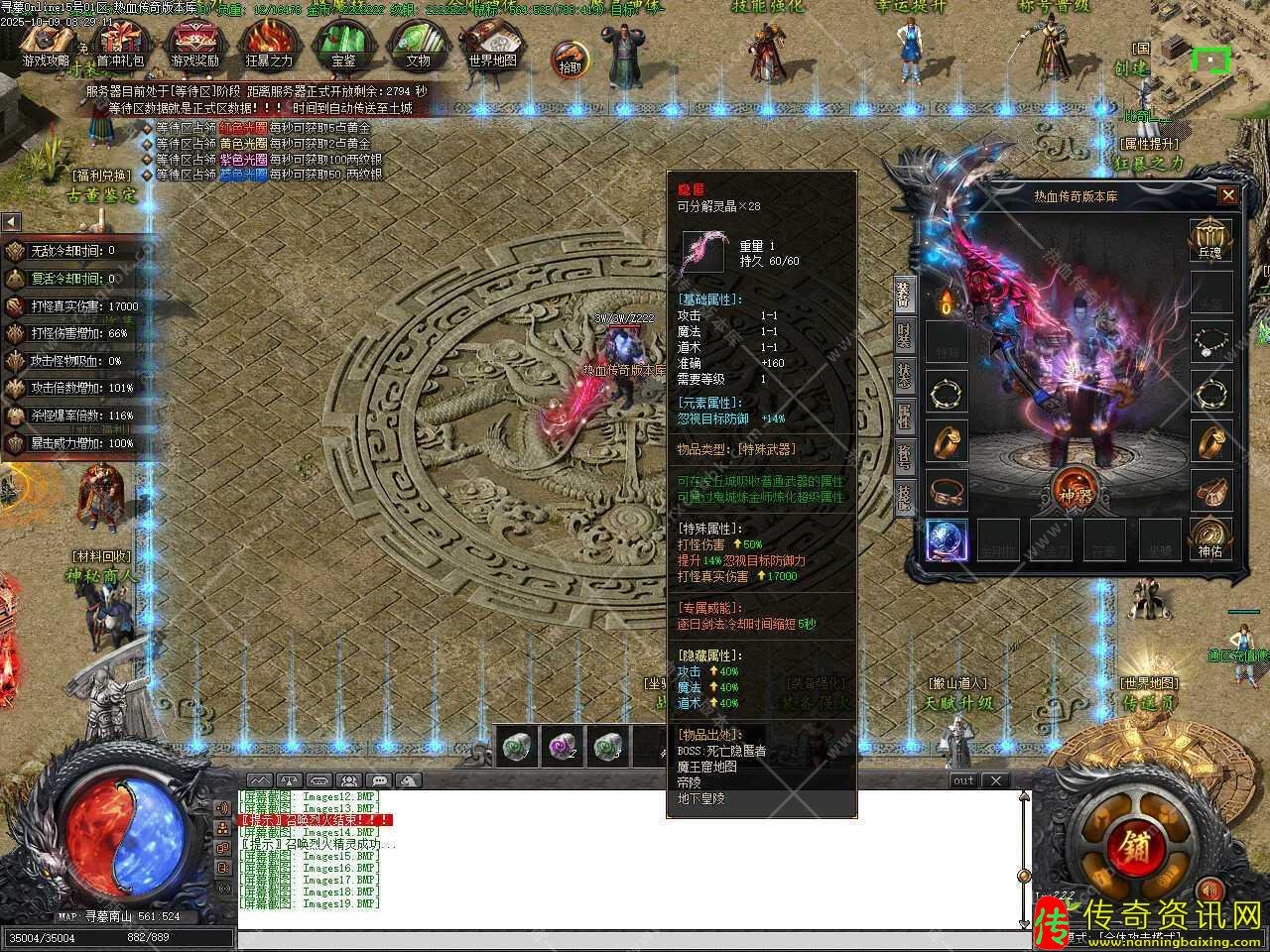This screenshot has width=1270, height=952.
Task: Switch to the 状态 status tab
Action: (x=904, y=375)
